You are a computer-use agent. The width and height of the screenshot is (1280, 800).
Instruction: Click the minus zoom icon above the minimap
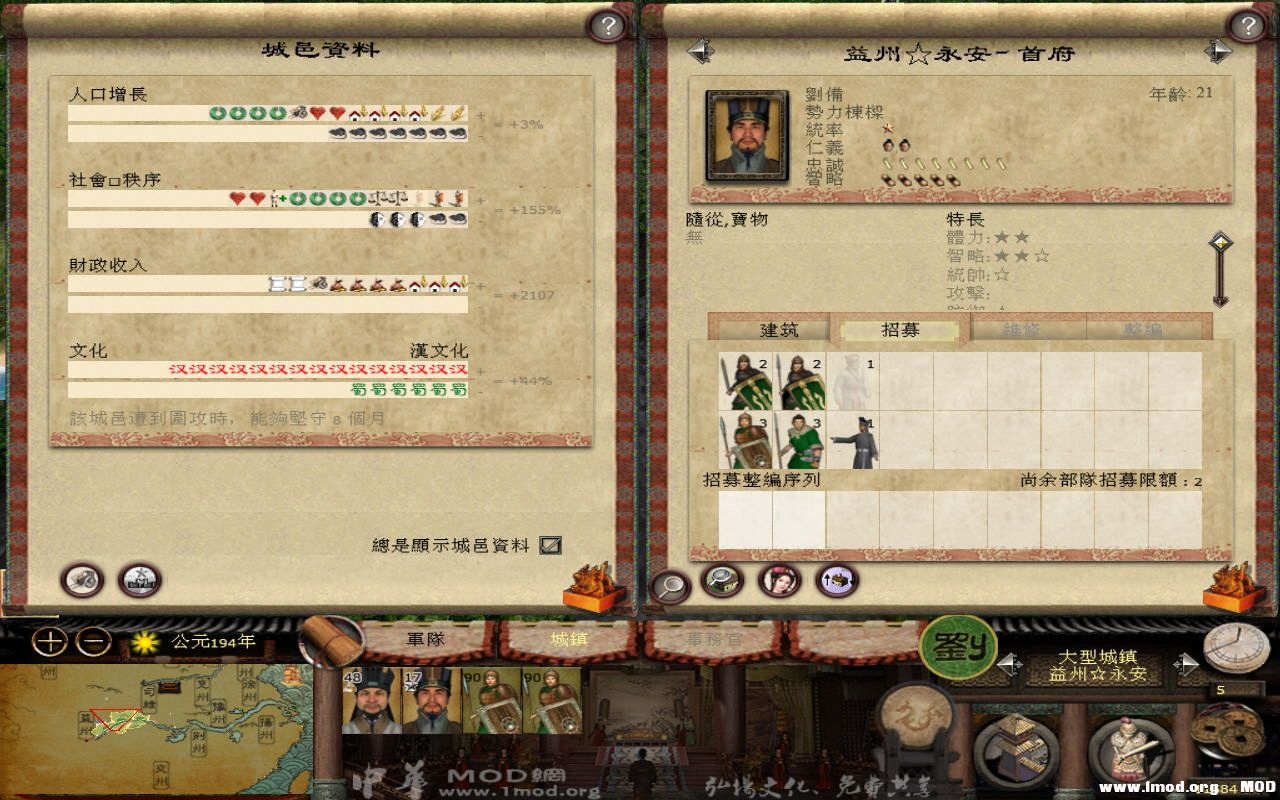(94, 640)
